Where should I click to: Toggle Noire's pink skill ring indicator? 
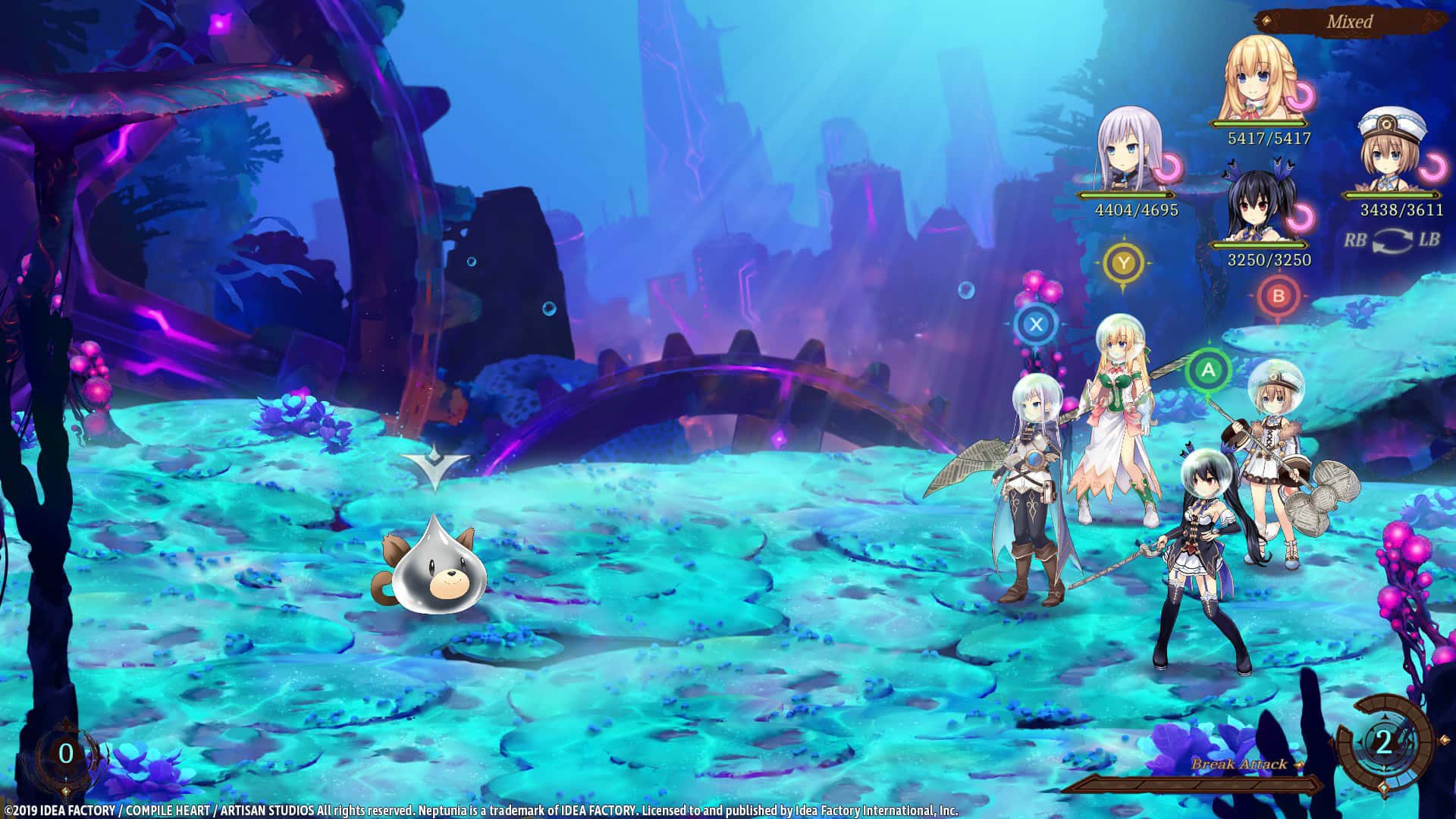click(1299, 217)
